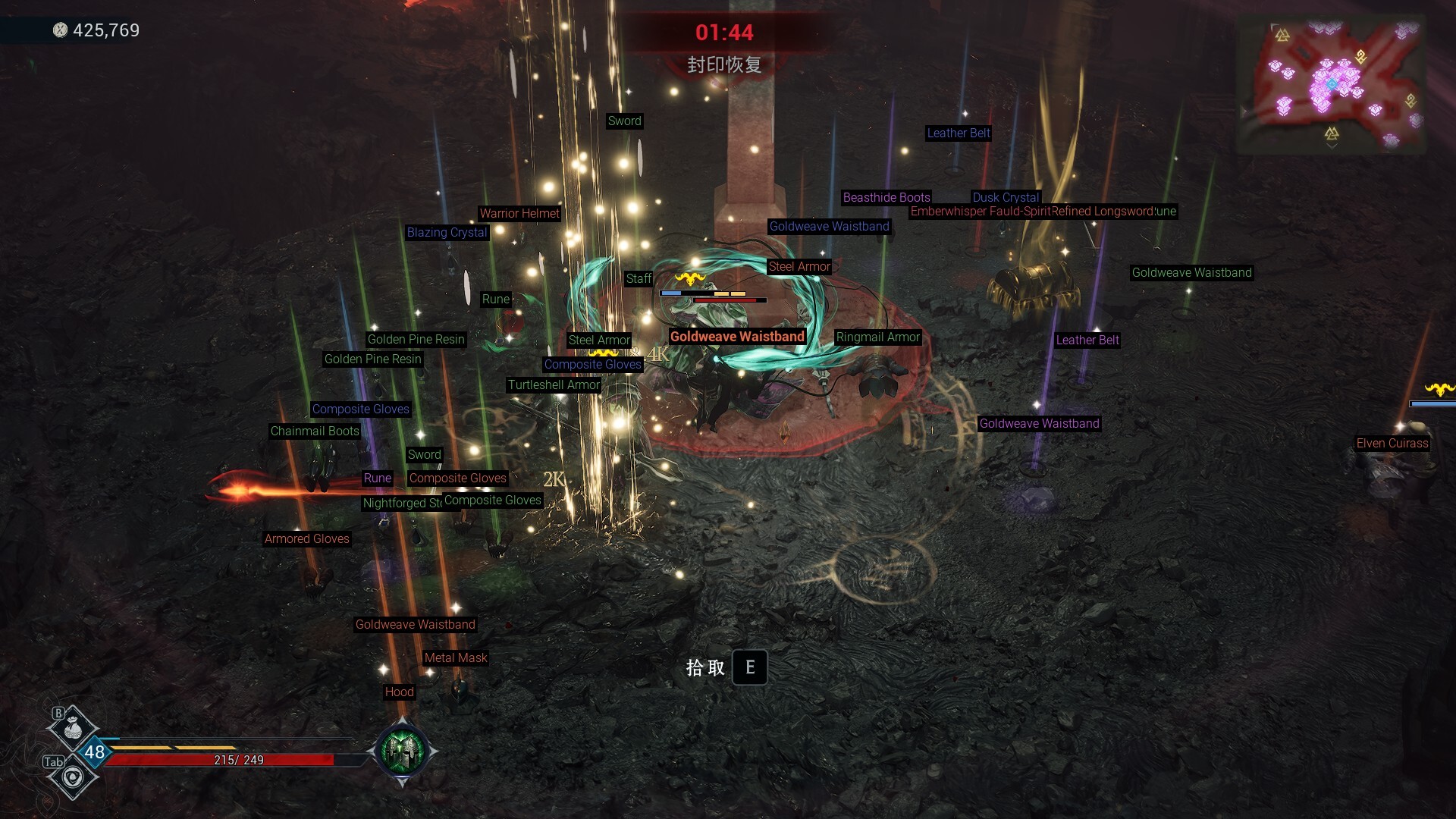Image resolution: width=1456 pixels, height=819 pixels.
Task: Click the Warrior Helmet loot label
Action: 519,213
